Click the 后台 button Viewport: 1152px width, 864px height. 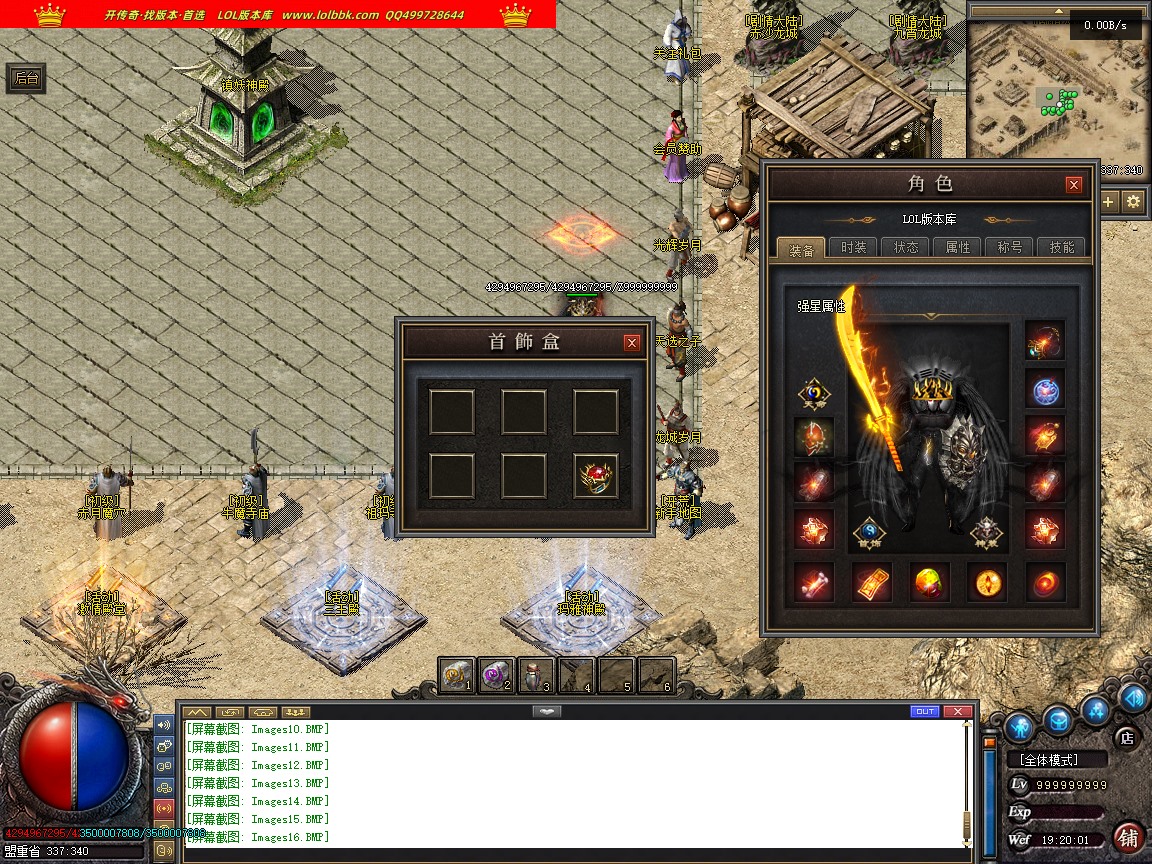[x=27, y=79]
